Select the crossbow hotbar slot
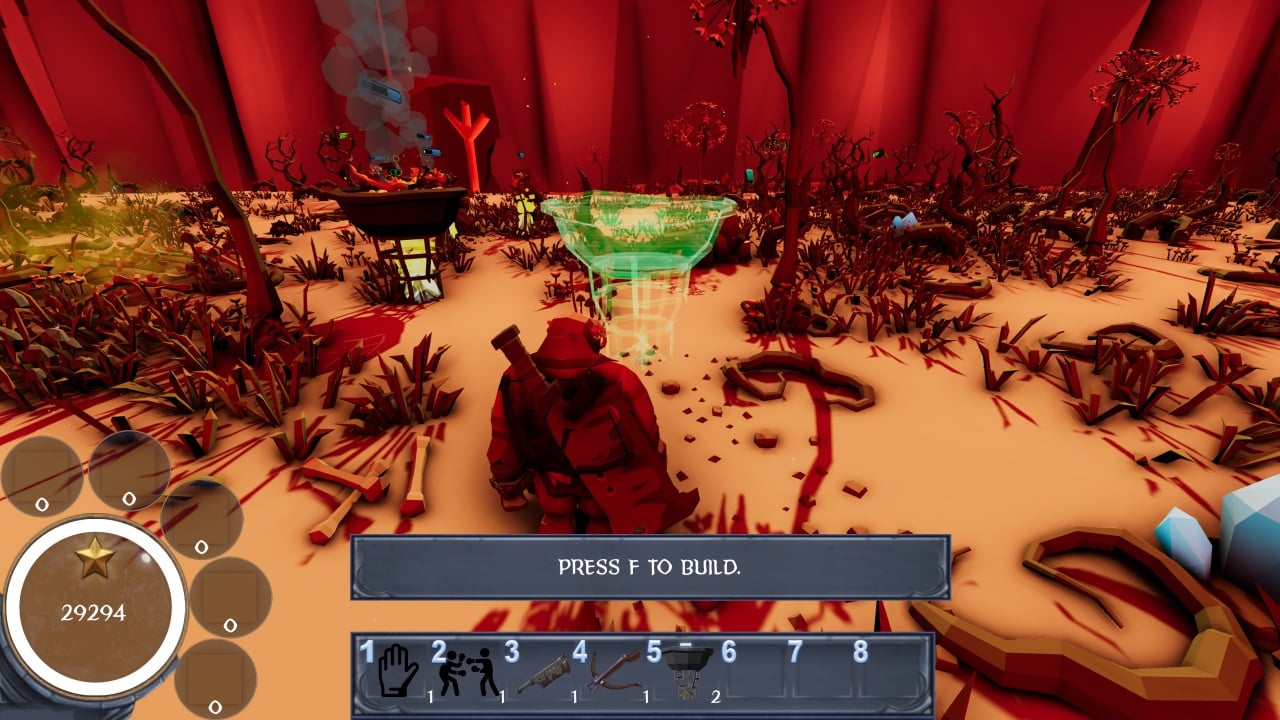 (x=613, y=670)
